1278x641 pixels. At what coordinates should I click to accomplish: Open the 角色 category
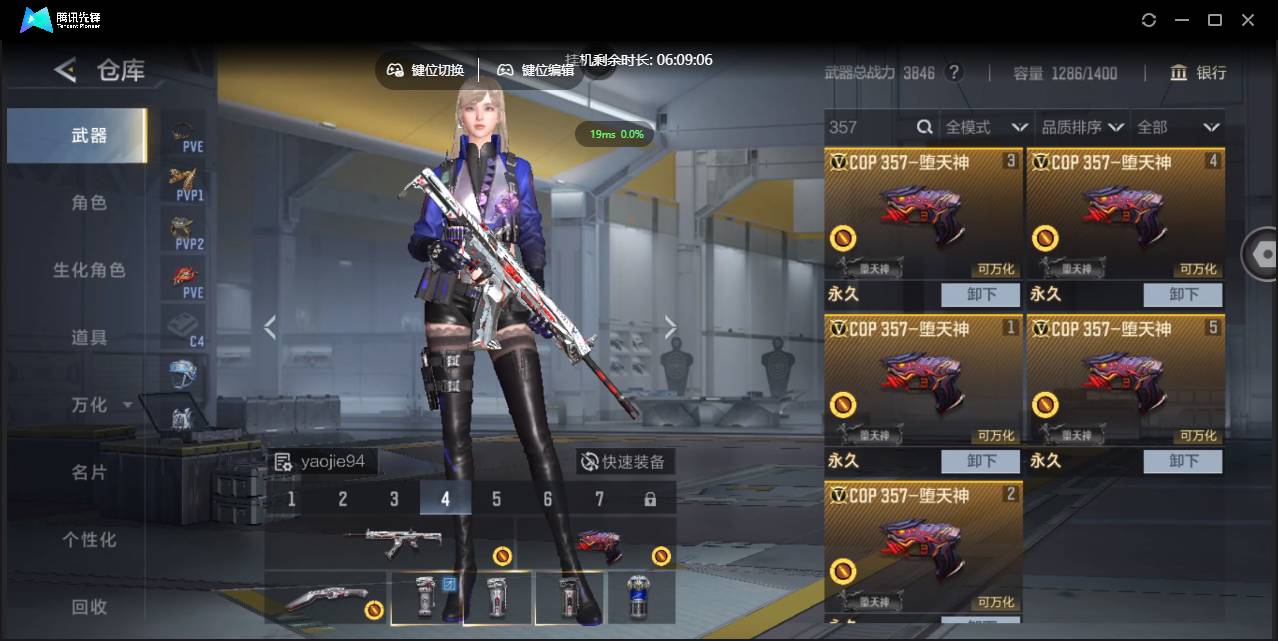coord(88,203)
